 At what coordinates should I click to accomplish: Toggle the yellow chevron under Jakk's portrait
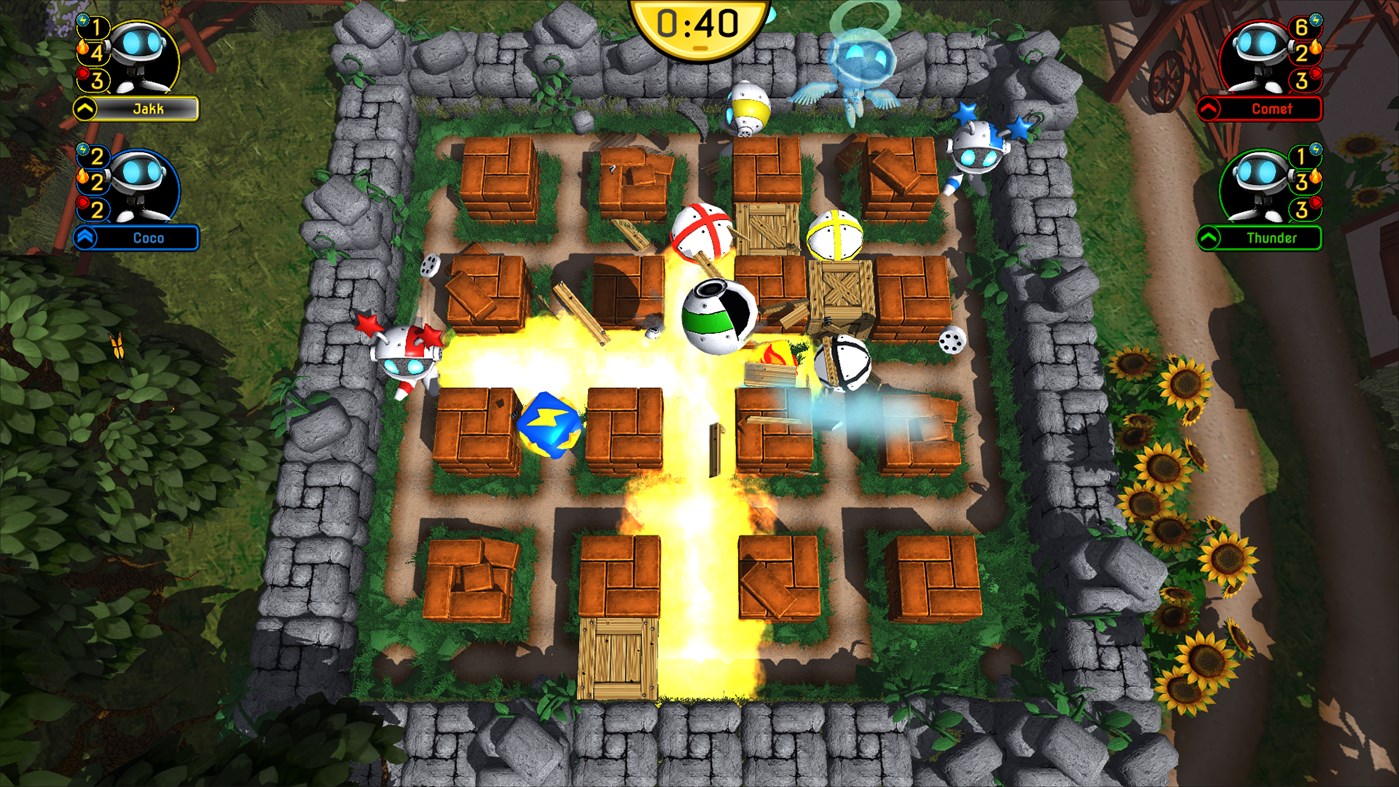click(85, 107)
